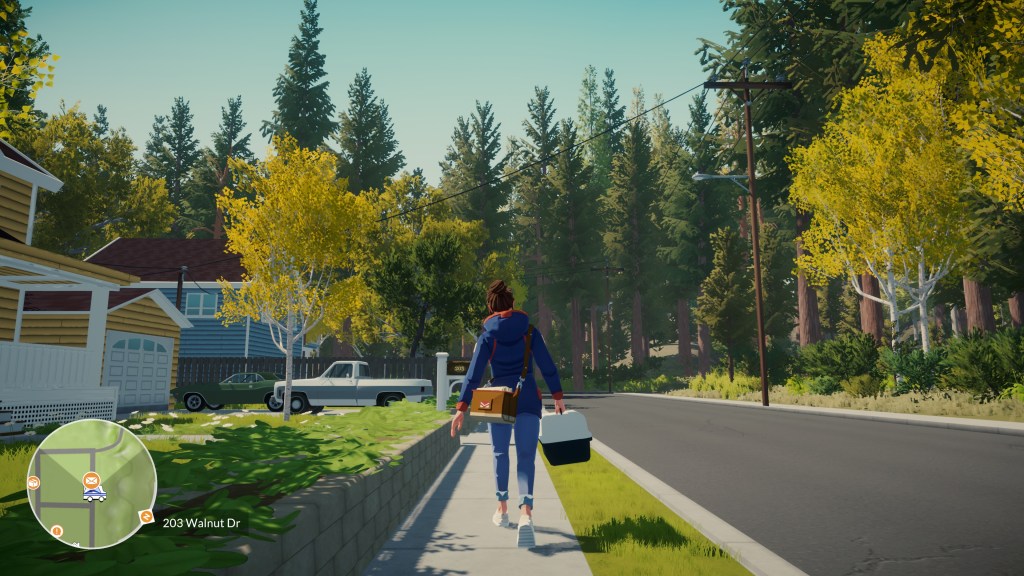Select the exclamation mark marker on minimap
The width and height of the screenshot is (1024, 576).
pyautogui.click(x=57, y=531)
